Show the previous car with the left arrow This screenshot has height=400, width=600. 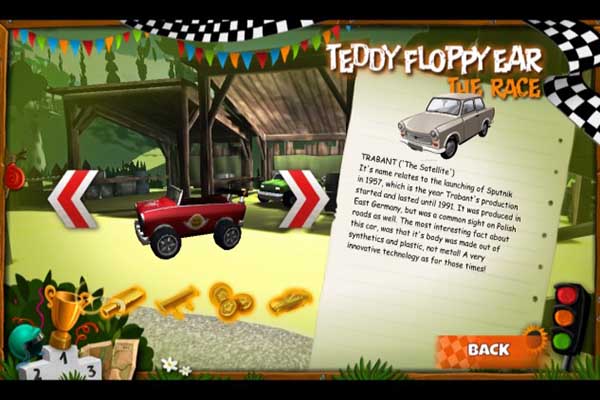(73, 199)
